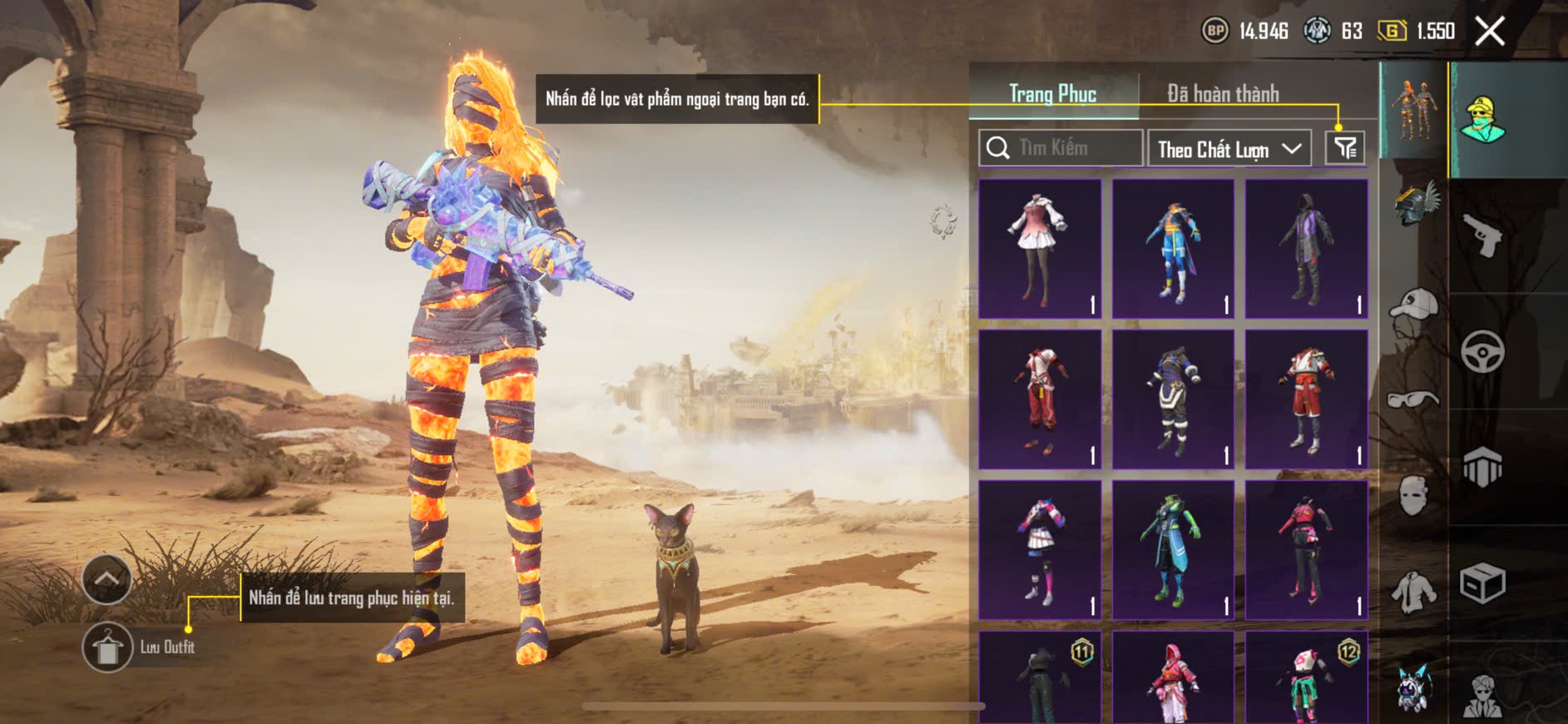Pick the blue and orange jumpsuit outfit
Screen dimensions: 1568x724
pyautogui.click(x=1173, y=249)
